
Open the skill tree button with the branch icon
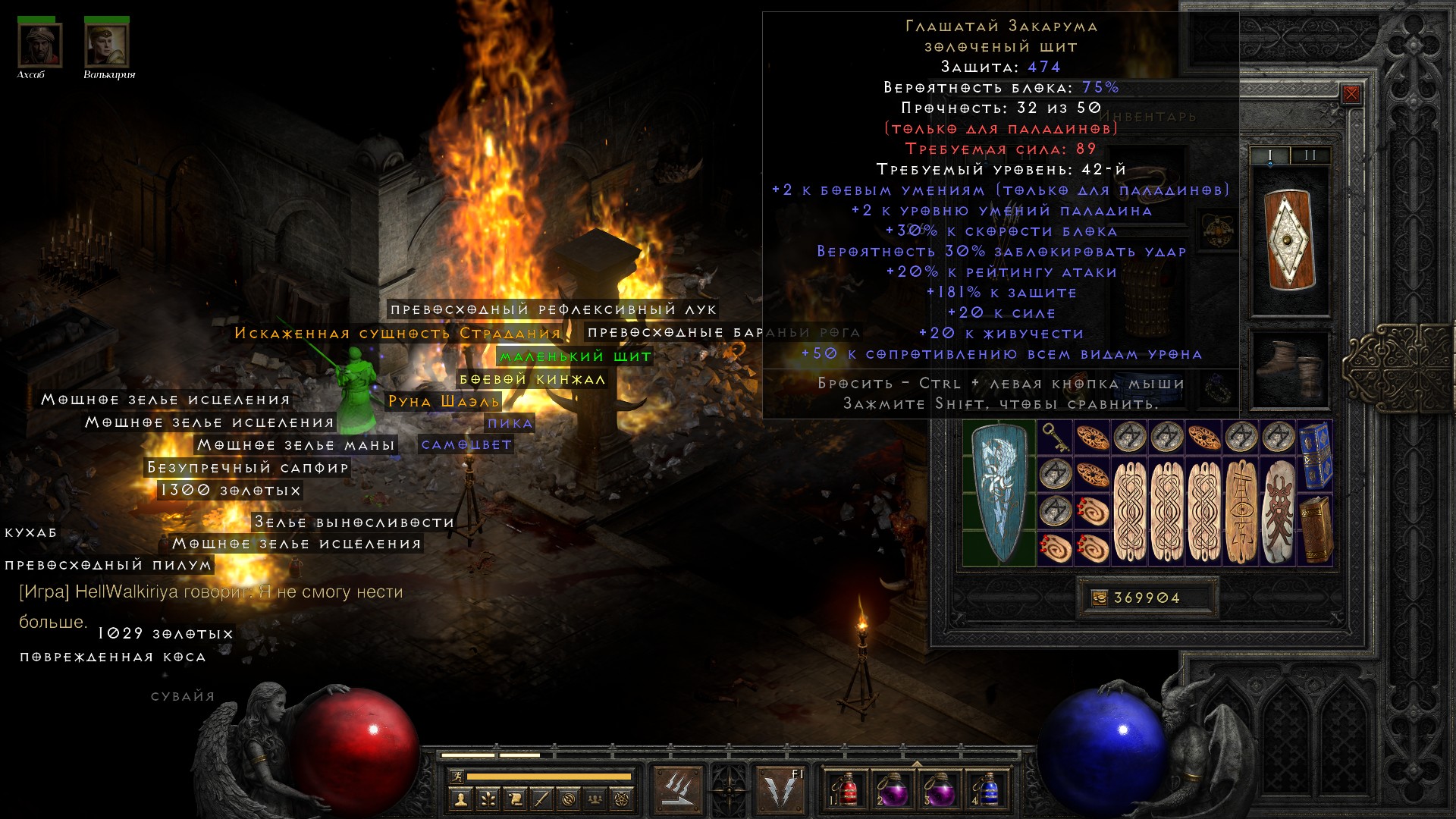(488, 799)
